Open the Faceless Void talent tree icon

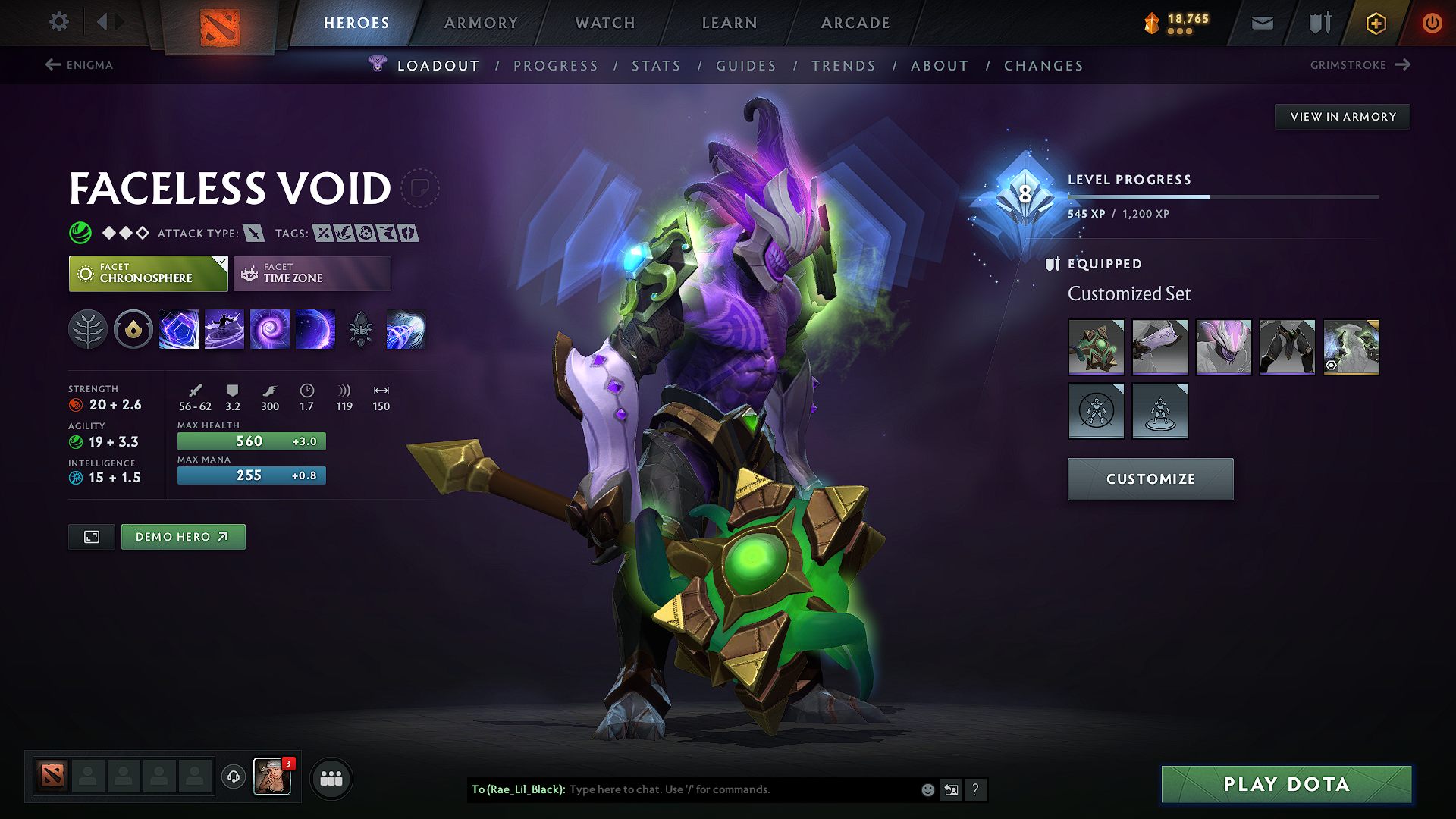click(89, 328)
